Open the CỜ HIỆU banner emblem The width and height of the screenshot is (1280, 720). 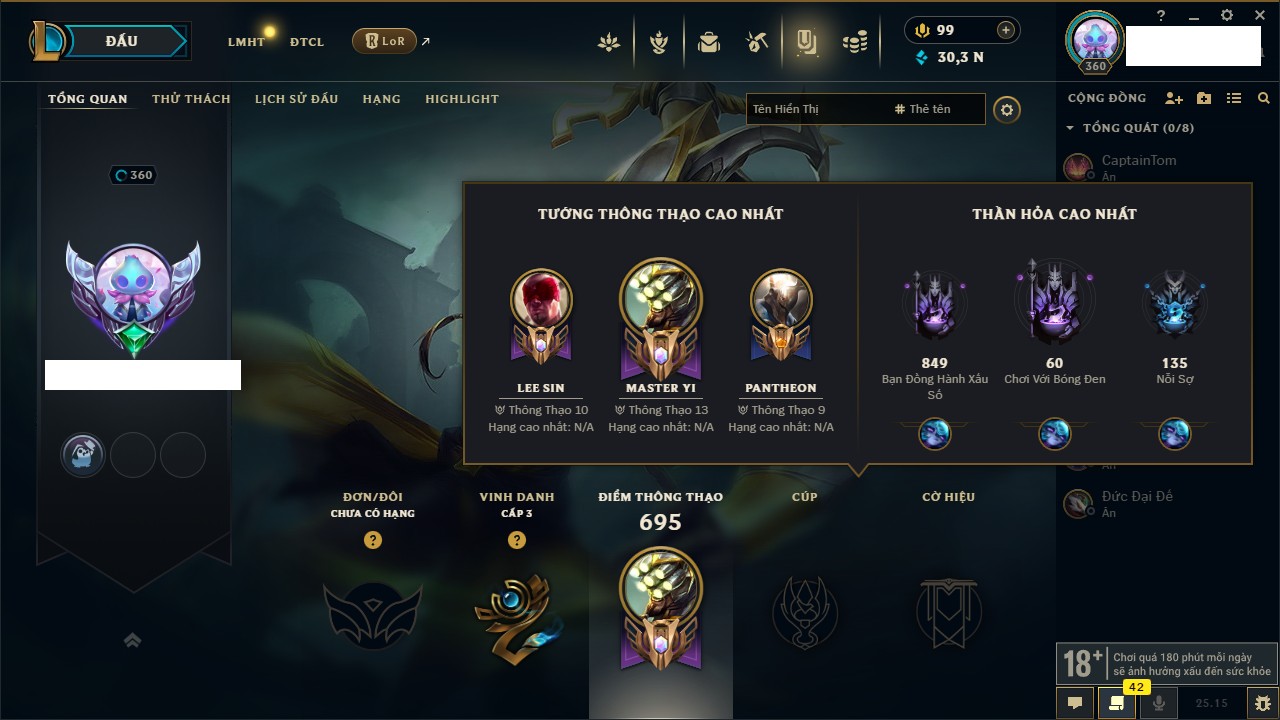point(948,612)
